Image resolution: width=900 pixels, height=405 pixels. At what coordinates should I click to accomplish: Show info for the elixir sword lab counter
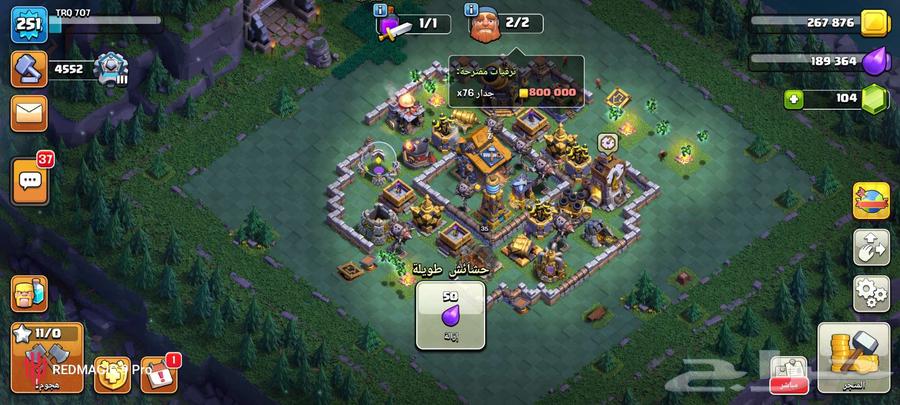[x=380, y=10]
